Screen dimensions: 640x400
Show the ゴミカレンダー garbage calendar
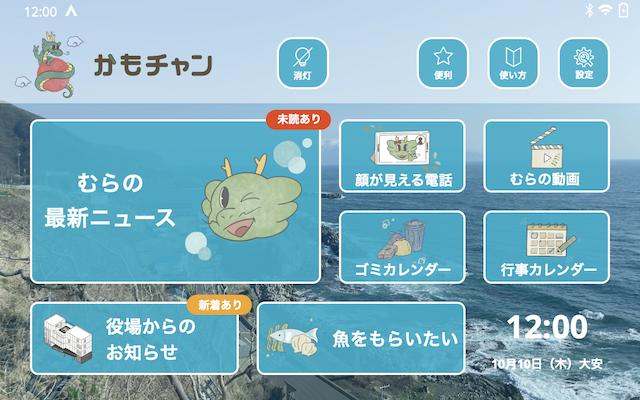click(402, 247)
